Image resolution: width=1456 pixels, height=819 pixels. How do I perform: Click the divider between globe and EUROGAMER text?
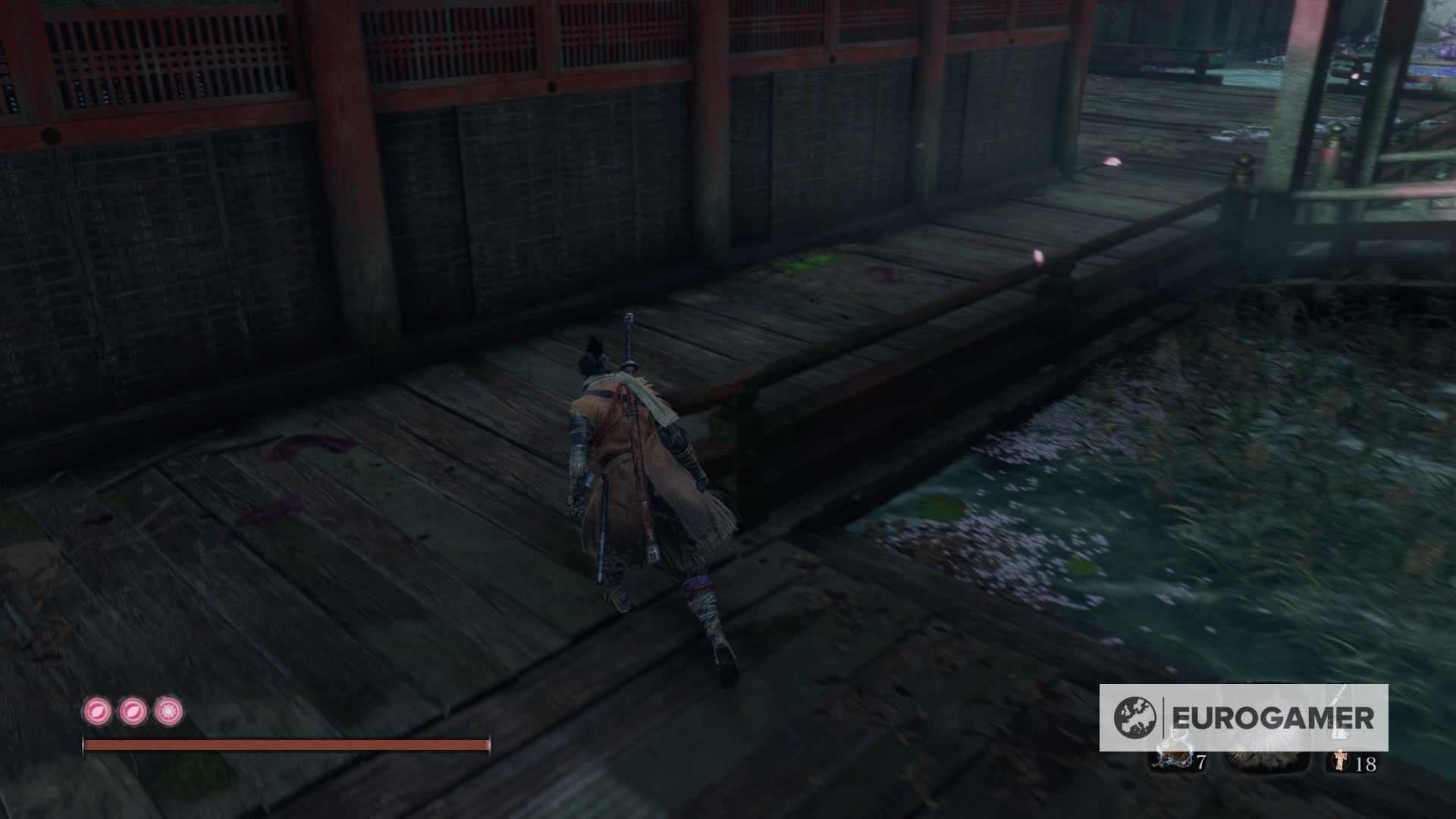(x=1163, y=716)
